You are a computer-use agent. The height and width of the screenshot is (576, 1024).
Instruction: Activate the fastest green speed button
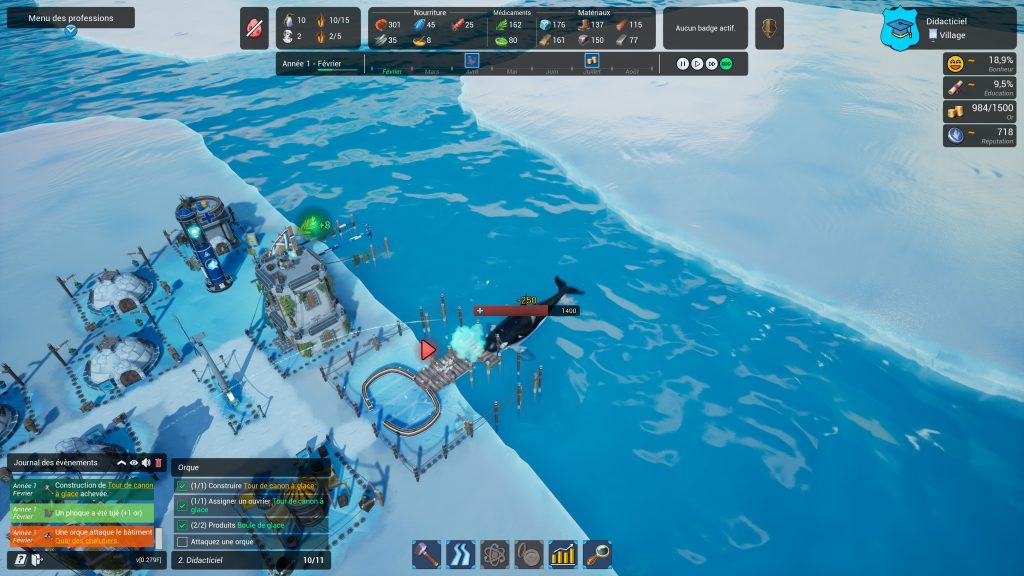726,64
